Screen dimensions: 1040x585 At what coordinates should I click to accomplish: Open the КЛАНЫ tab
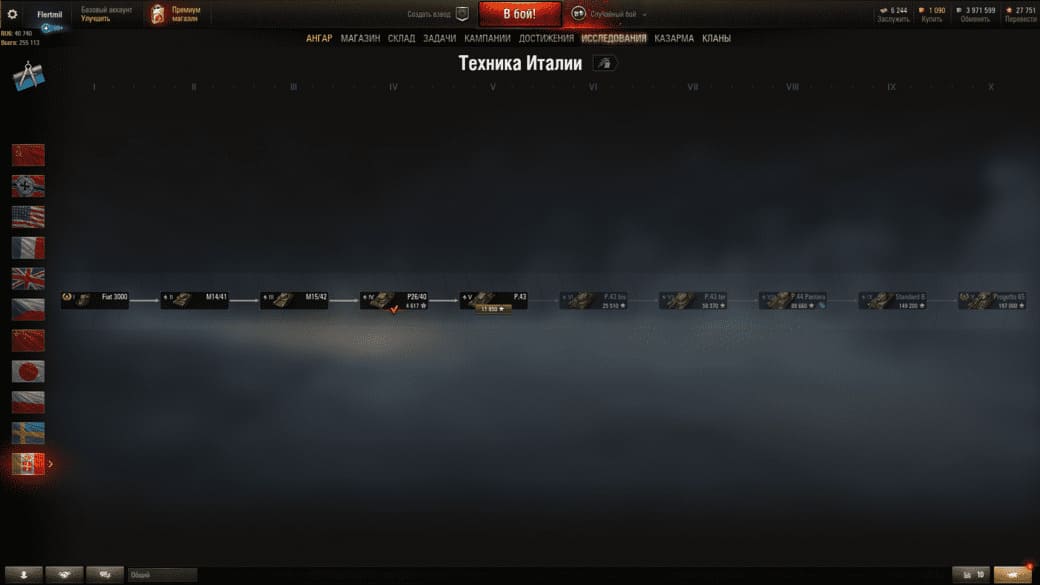[x=716, y=38]
